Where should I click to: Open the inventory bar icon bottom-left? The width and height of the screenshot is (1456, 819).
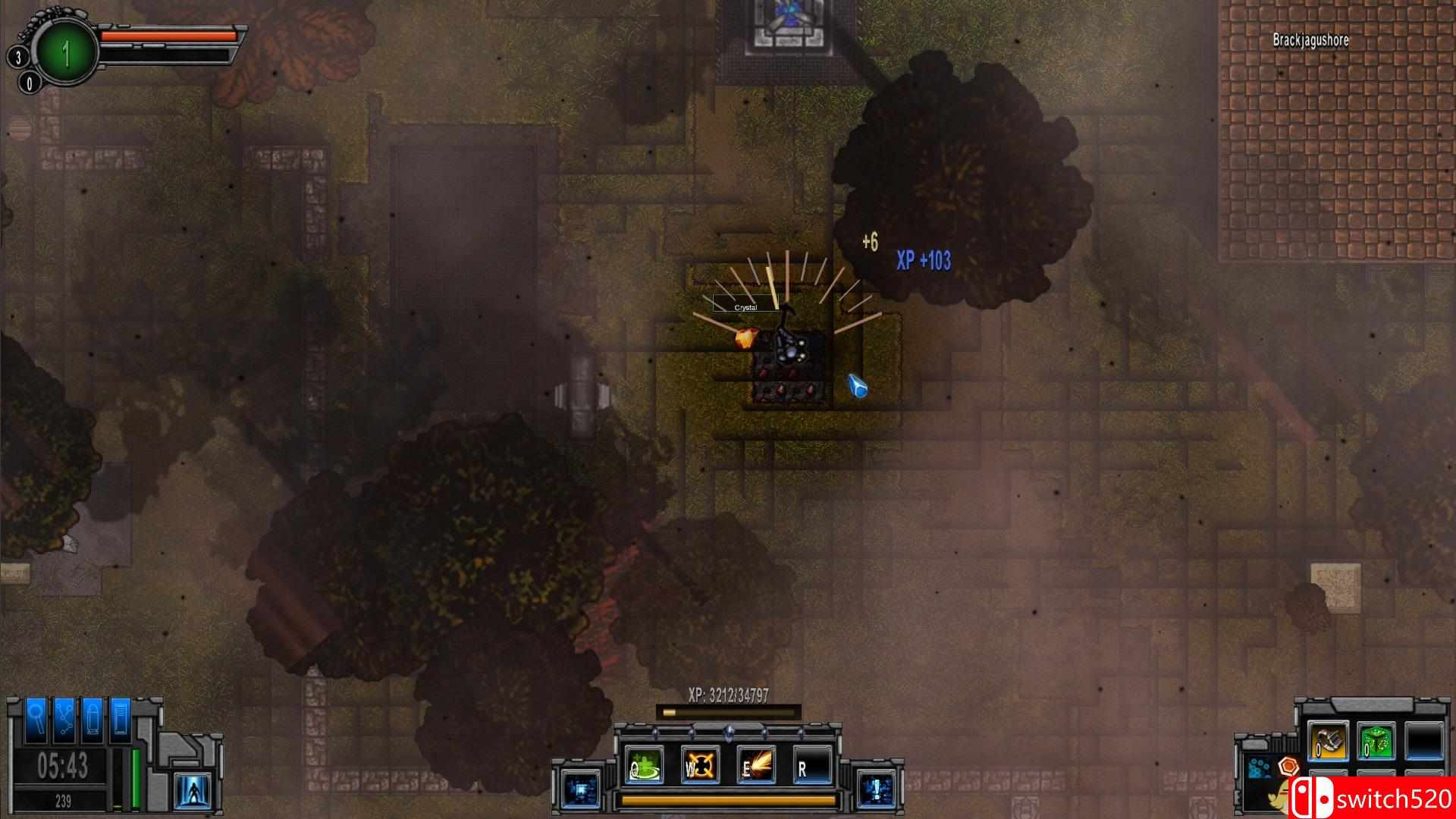pyautogui.click(x=120, y=720)
